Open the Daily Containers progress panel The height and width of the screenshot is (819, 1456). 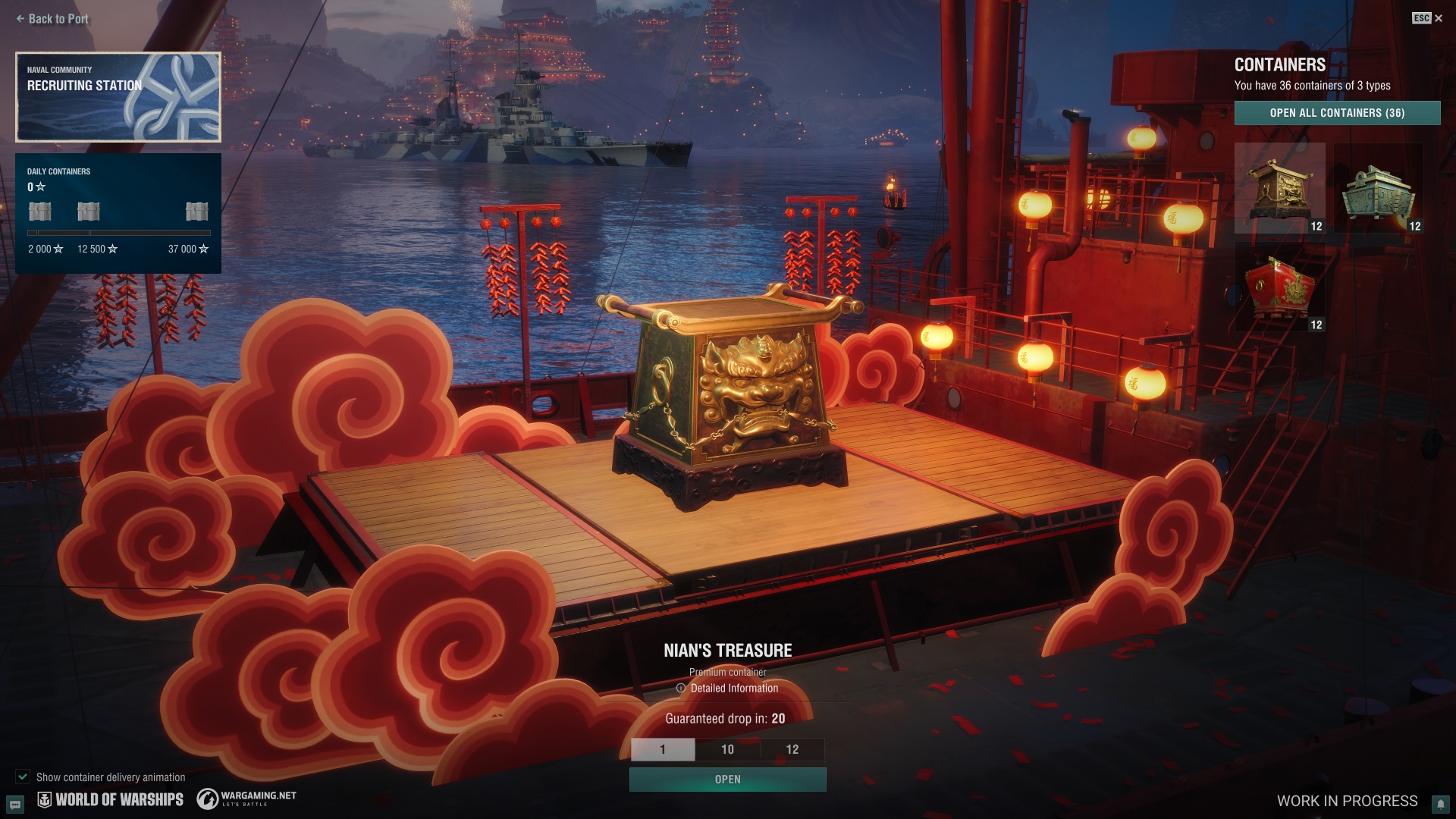(118, 213)
